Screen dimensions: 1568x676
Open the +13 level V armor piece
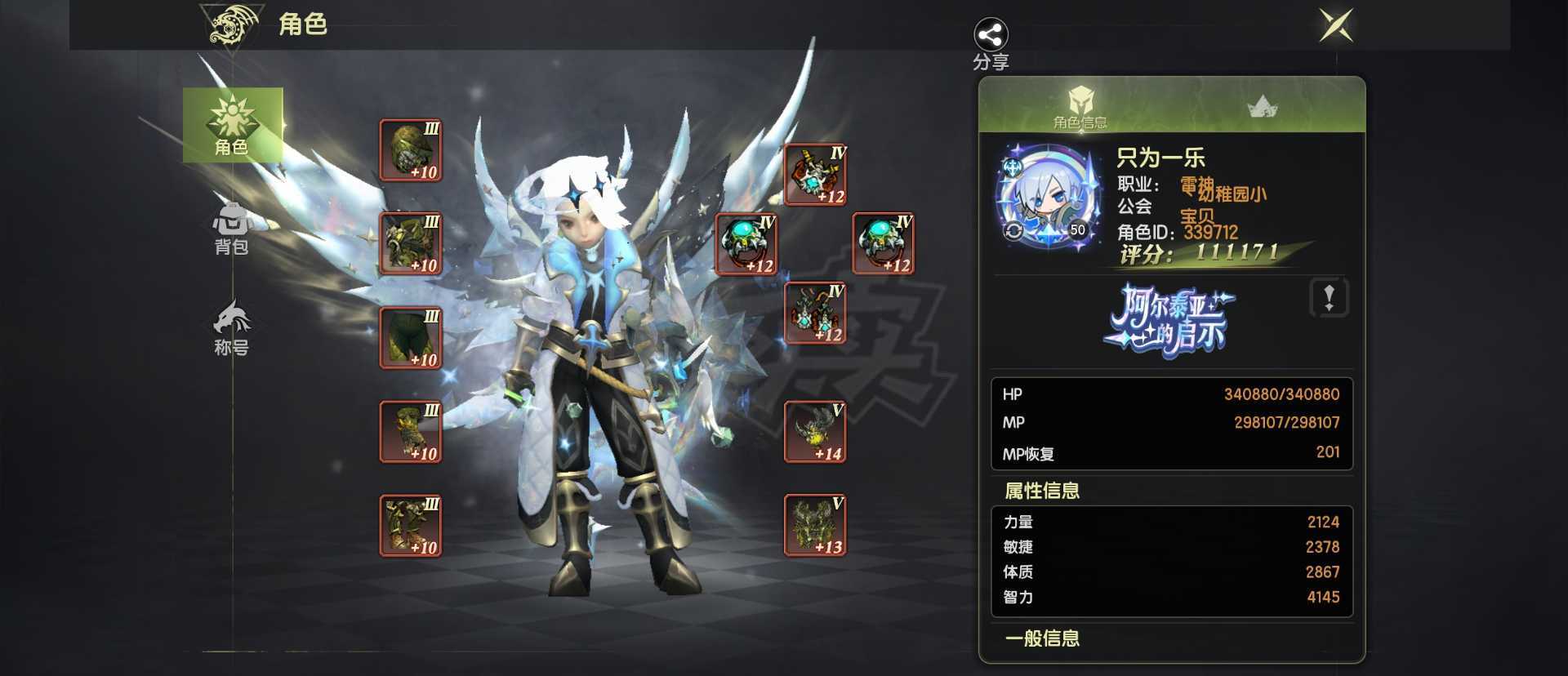tap(814, 527)
